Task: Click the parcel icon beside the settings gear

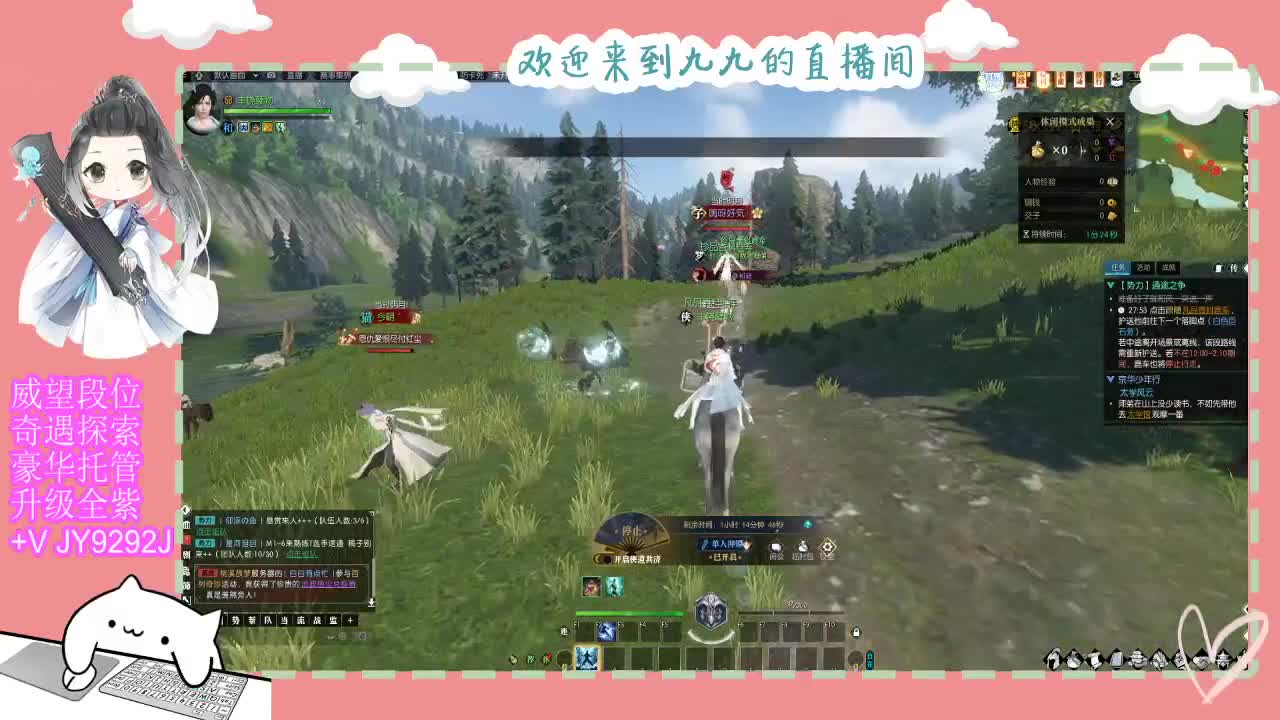Action: 802,547
